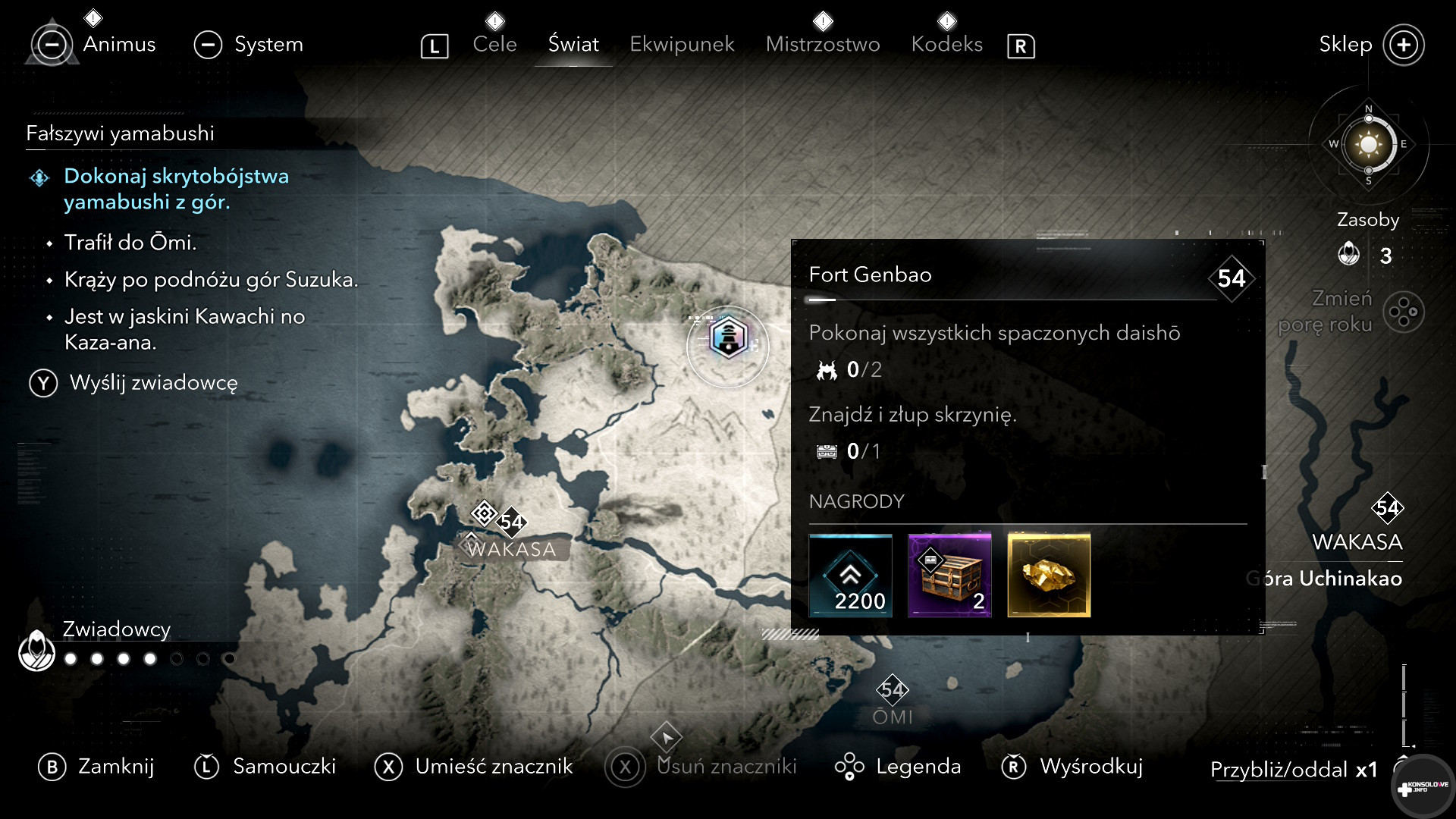Send a scout via Wyślij zwiadowcę
1456x819 pixels.
[153, 383]
